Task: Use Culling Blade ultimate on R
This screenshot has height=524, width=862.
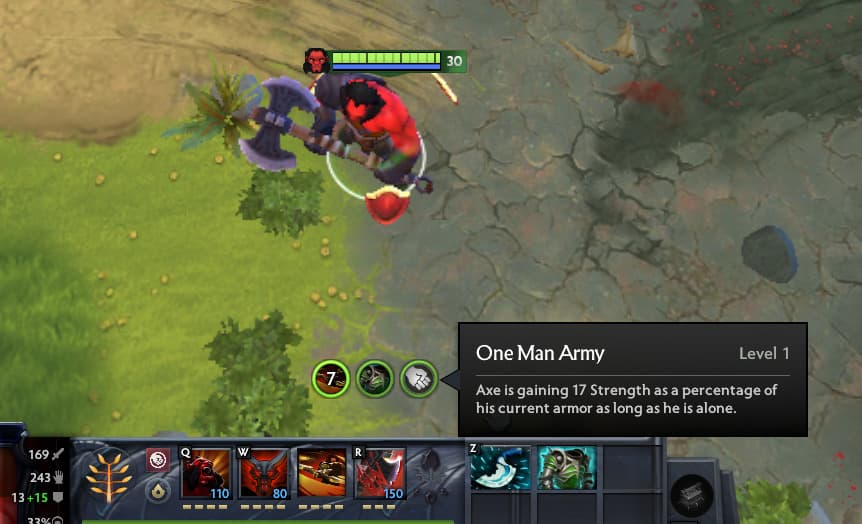Action: [379, 472]
